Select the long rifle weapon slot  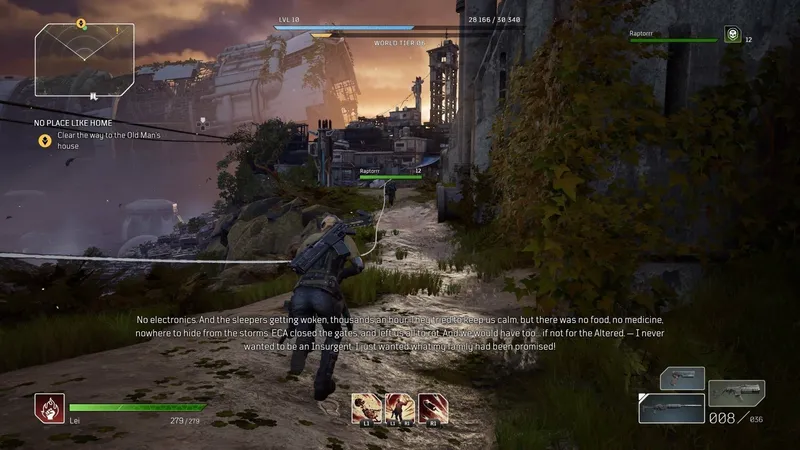click(671, 408)
